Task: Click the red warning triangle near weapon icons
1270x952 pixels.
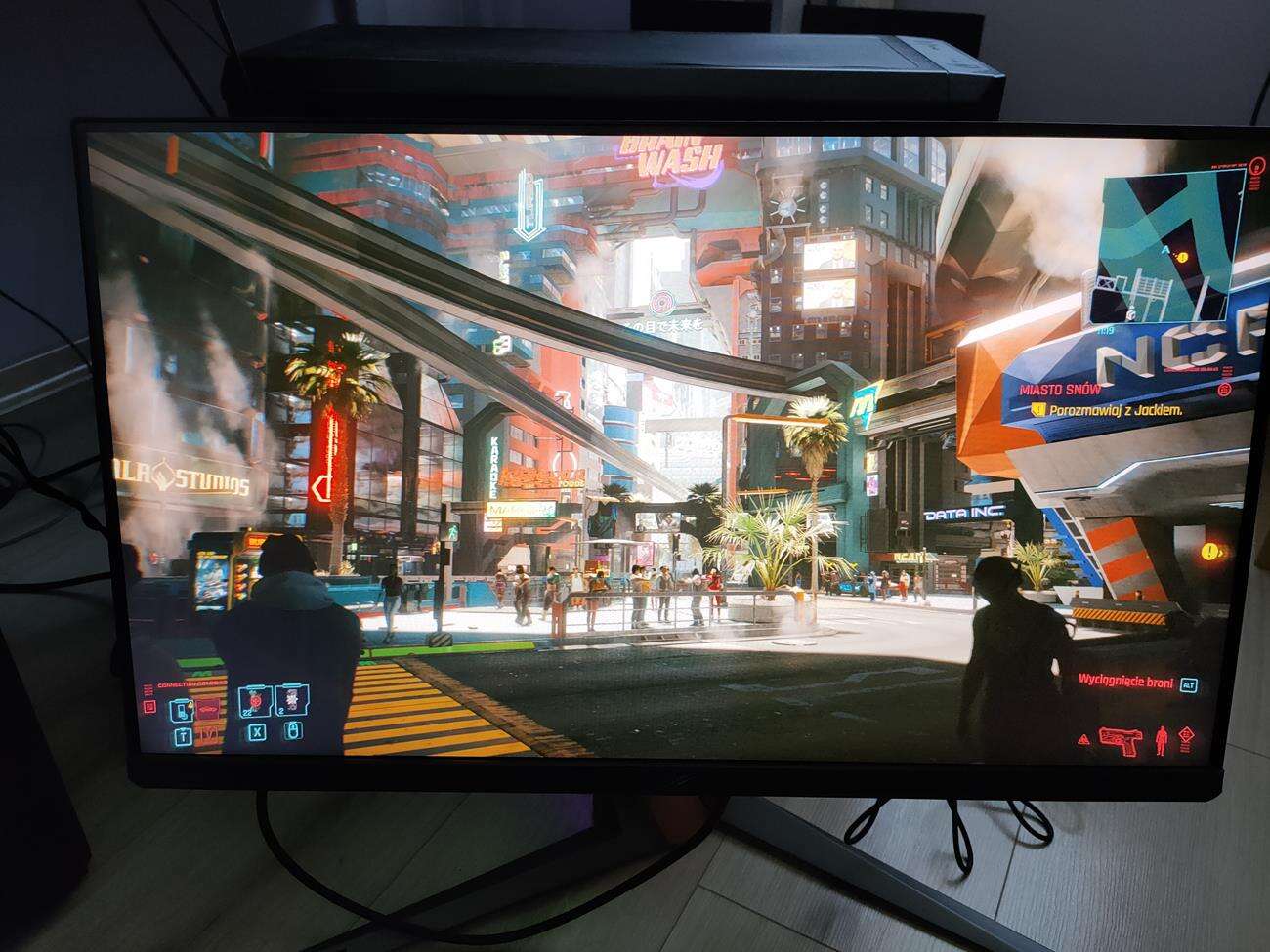Action: click(x=1083, y=740)
